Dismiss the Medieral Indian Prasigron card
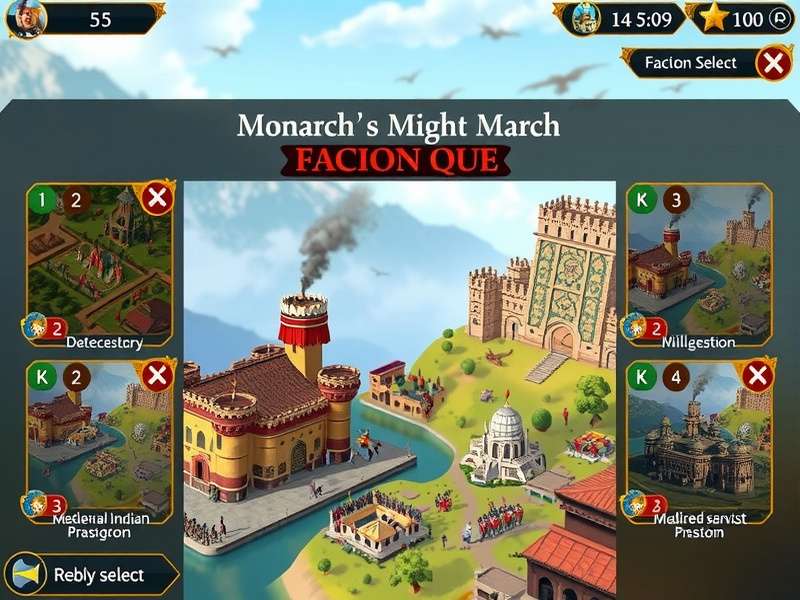 pyautogui.click(x=157, y=376)
